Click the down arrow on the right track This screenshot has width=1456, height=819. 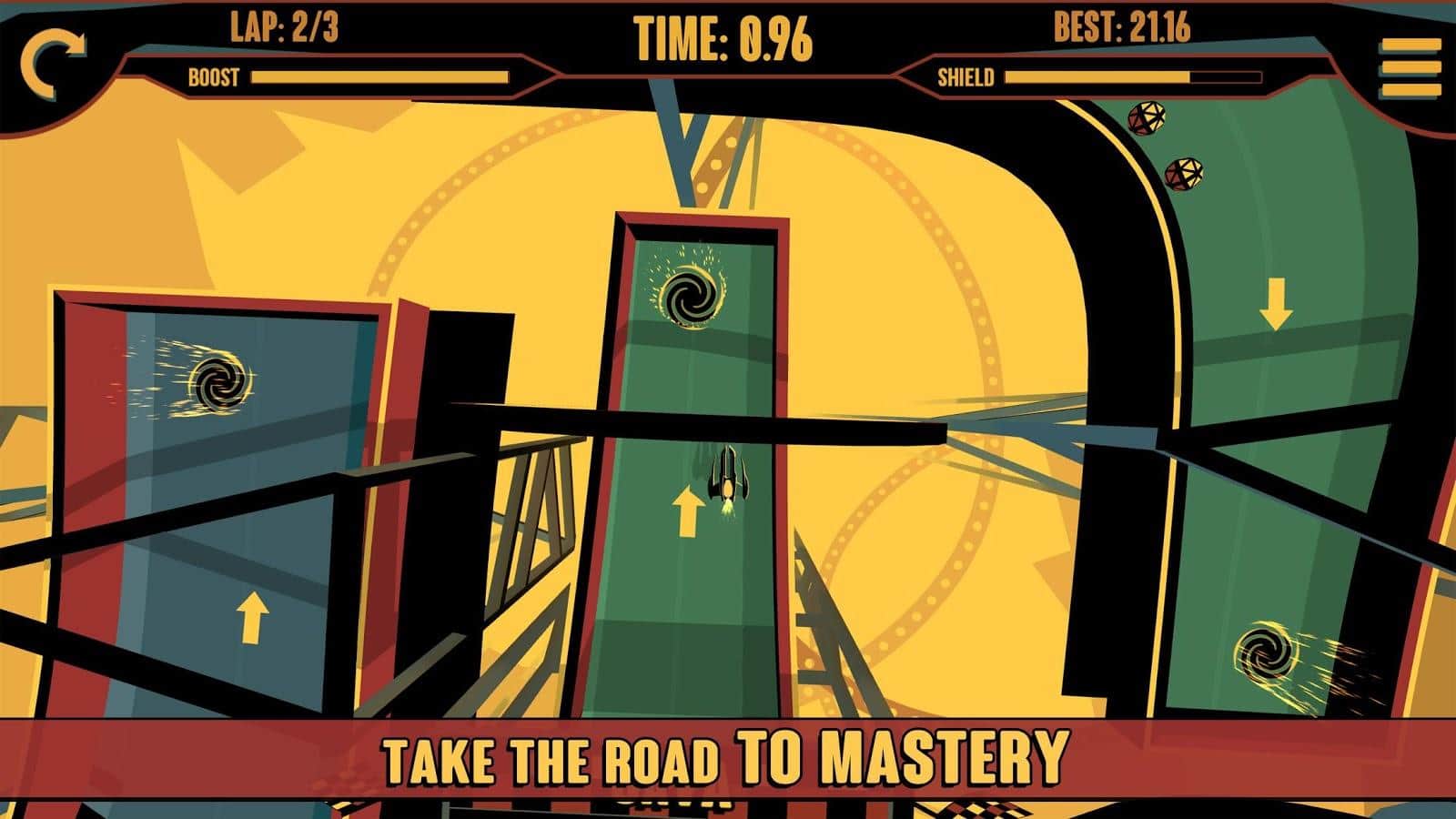click(1278, 306)
